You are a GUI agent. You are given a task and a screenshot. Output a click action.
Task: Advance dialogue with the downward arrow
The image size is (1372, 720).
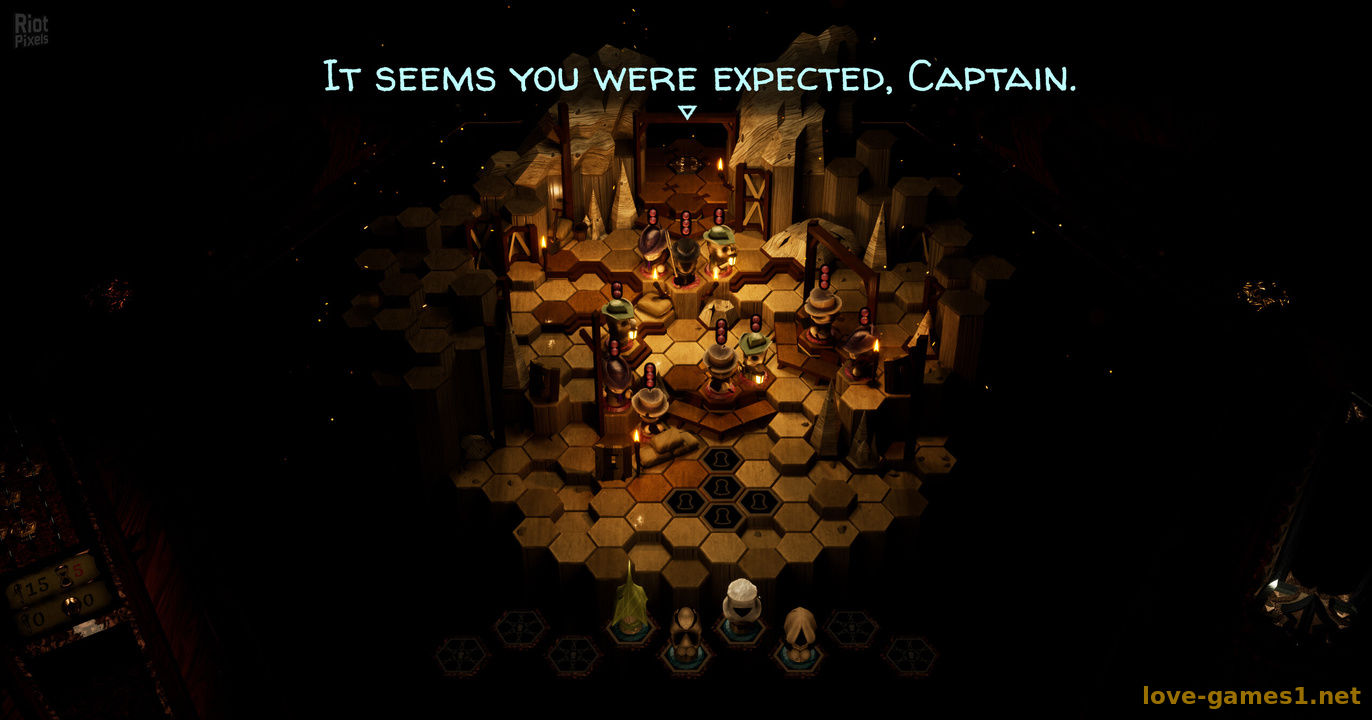click(x=686, y=113)
